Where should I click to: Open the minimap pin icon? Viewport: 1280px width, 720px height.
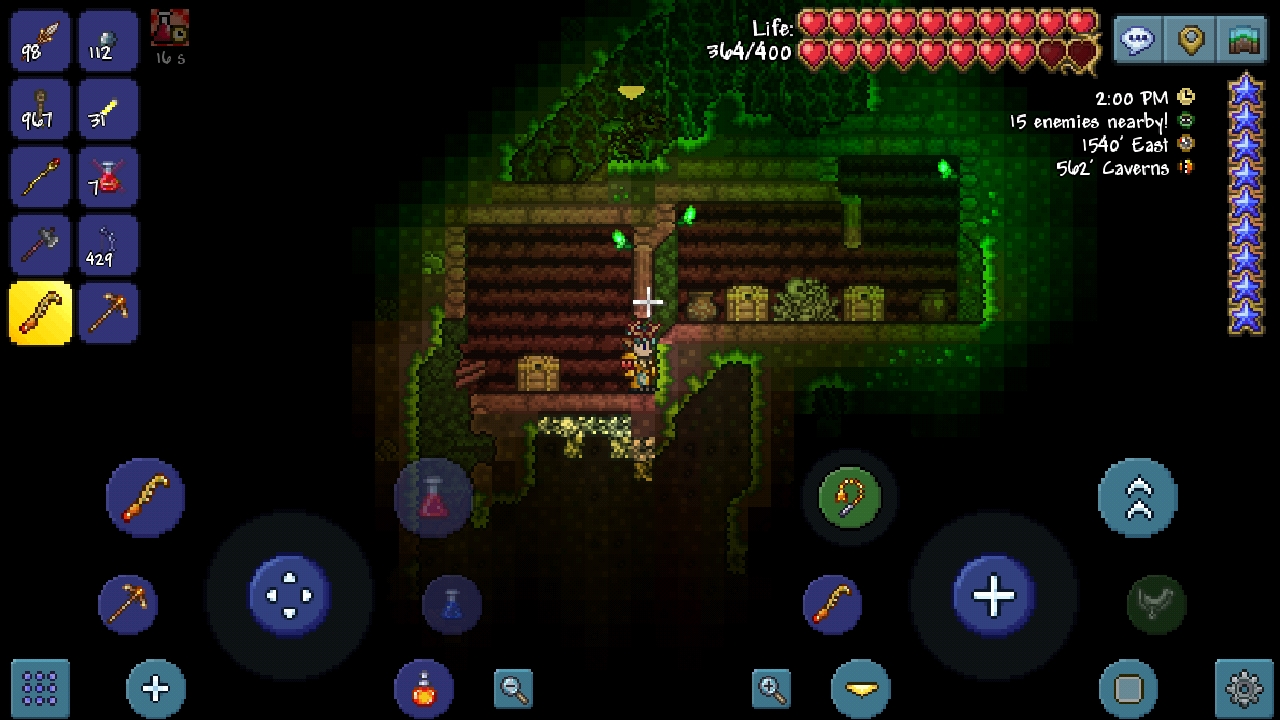coord(1190,40)
